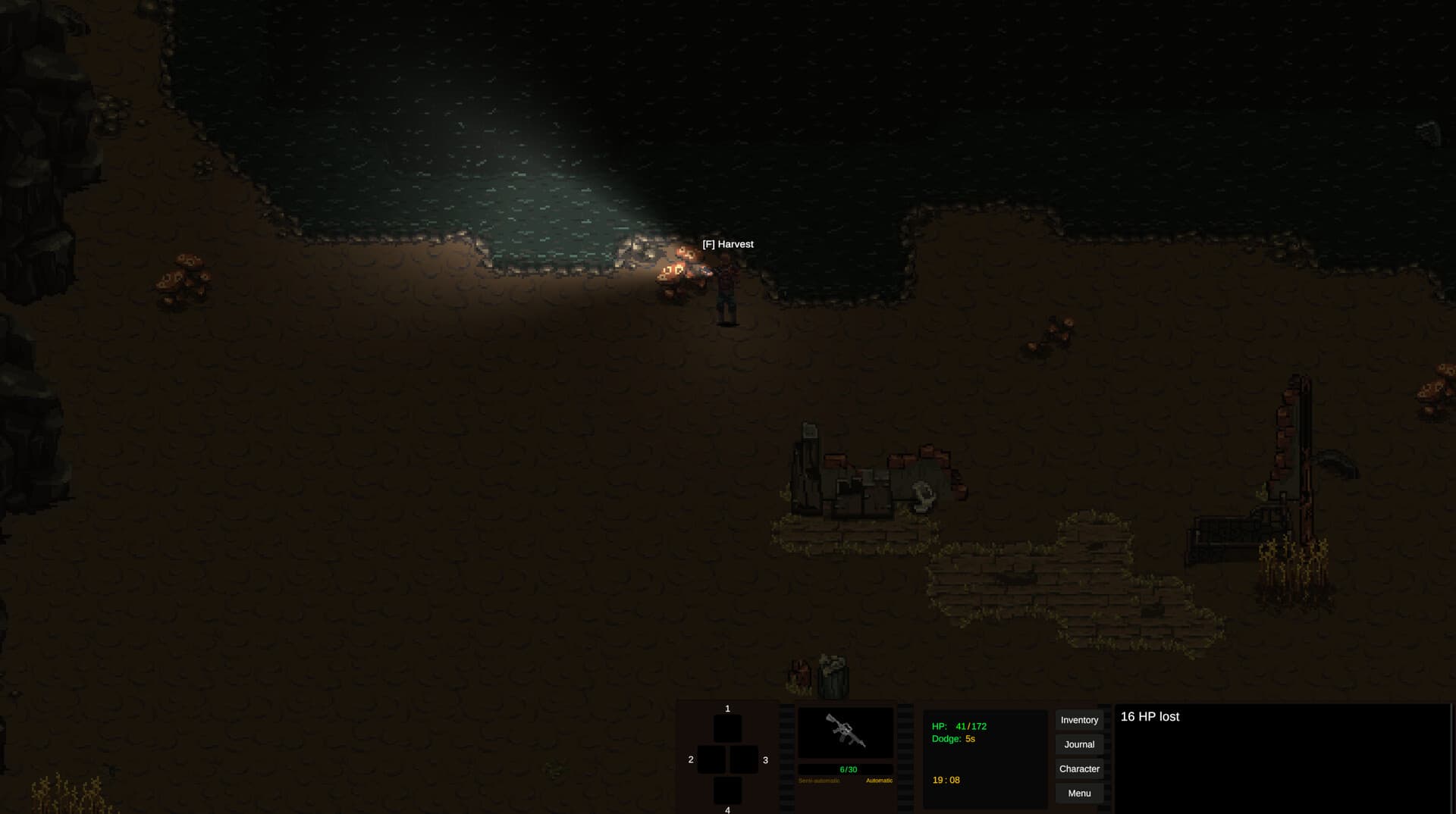Click the HP bar showing 41/172
Screen dimensions: 1456x814
click(959, 725)
